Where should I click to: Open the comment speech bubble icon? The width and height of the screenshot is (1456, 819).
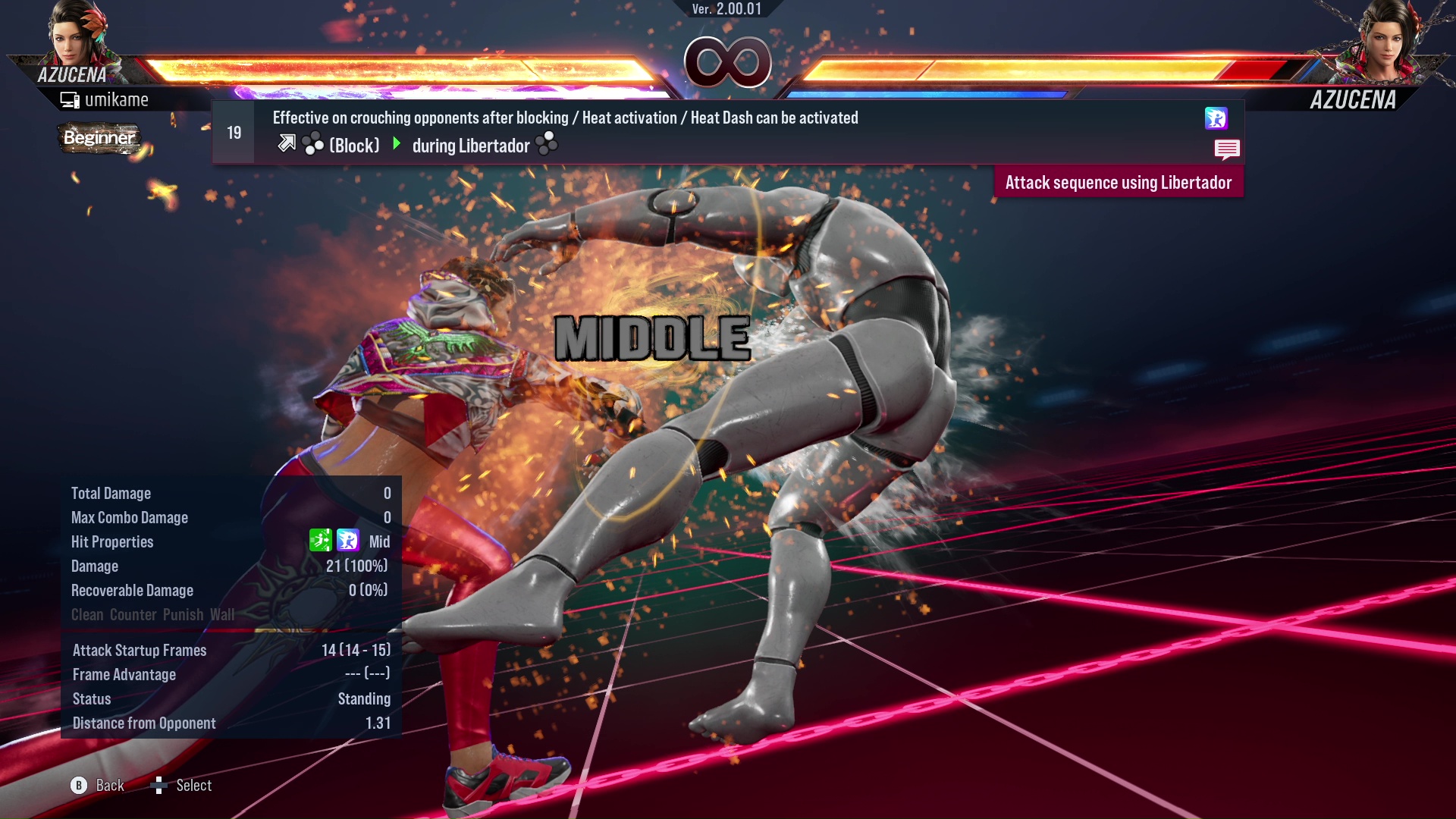click(1227, 149)
